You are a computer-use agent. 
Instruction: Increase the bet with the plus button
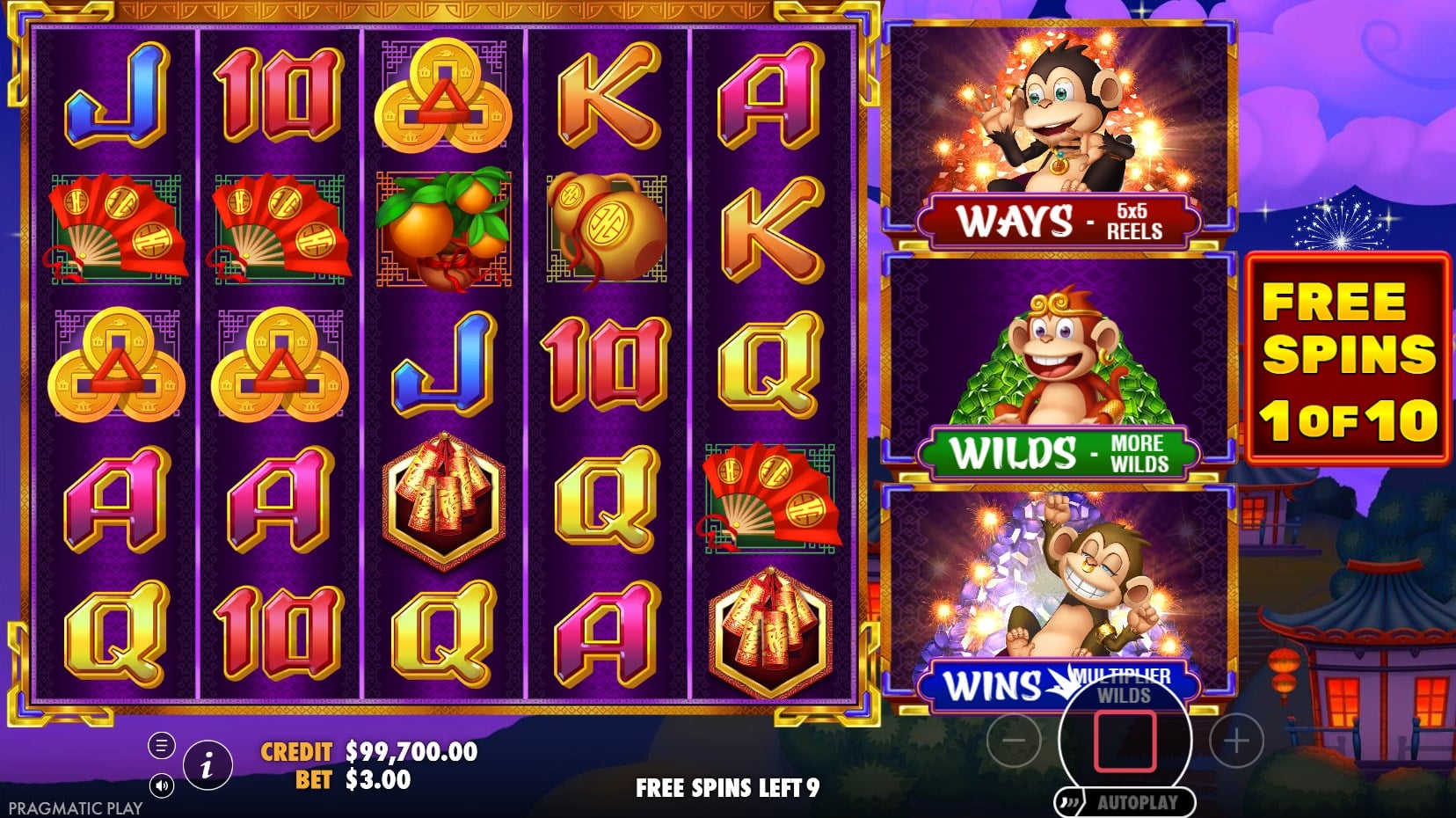[x=1236, y=741]
